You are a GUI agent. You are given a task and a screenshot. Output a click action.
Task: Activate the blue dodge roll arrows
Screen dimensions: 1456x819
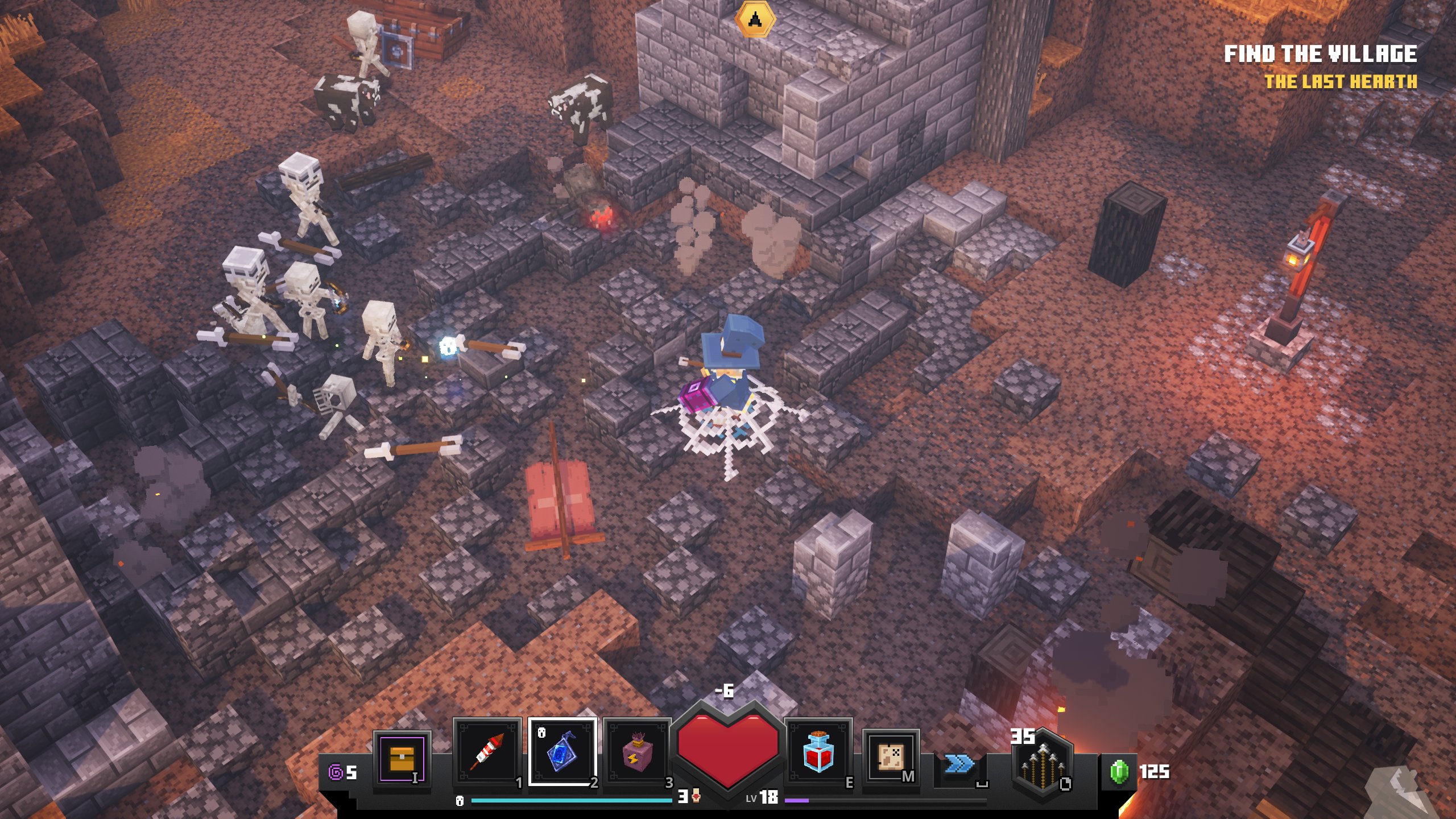pyautogui.click(x=959, y=764)
